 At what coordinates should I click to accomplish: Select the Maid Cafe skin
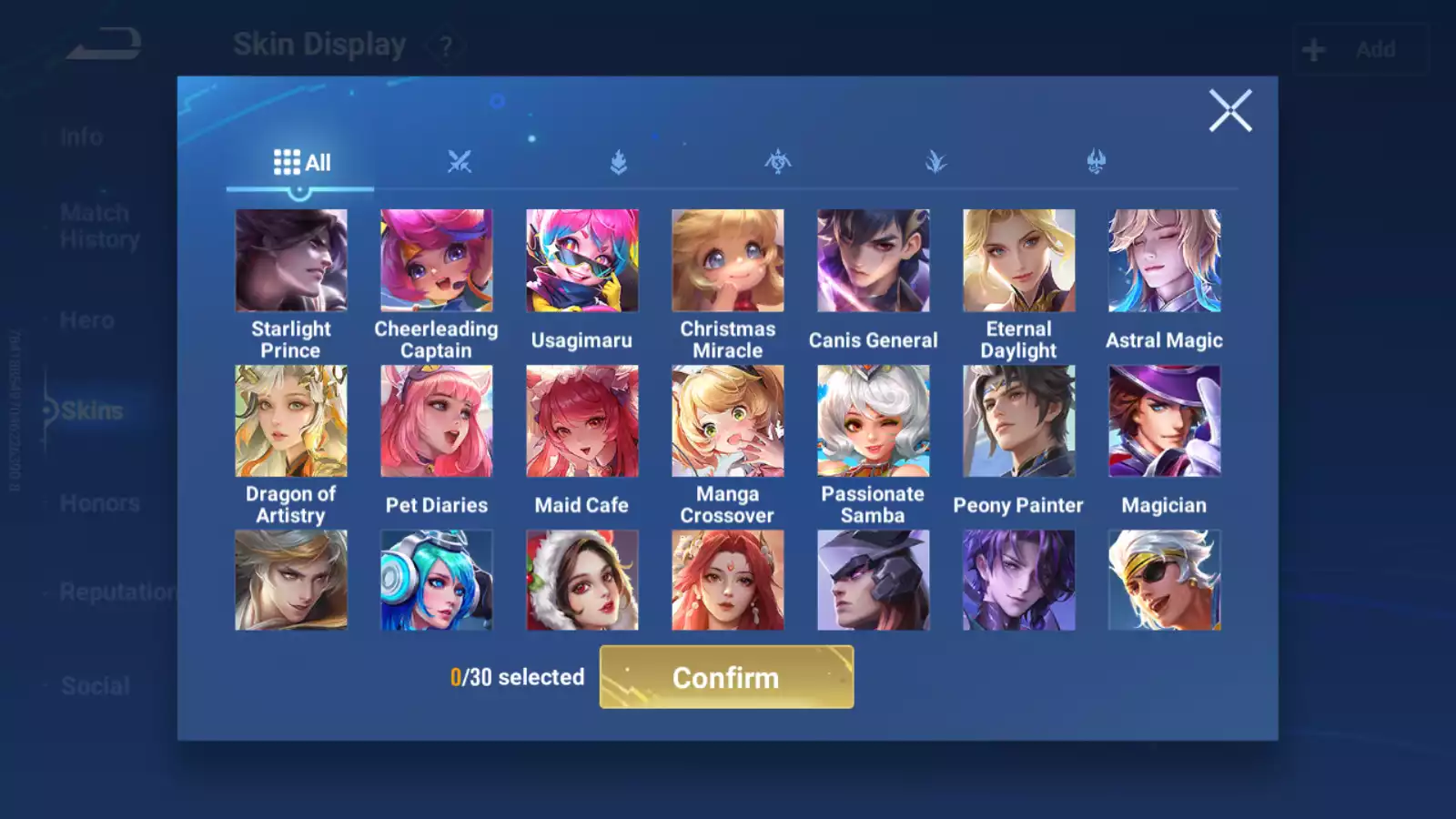click(582, 421)
